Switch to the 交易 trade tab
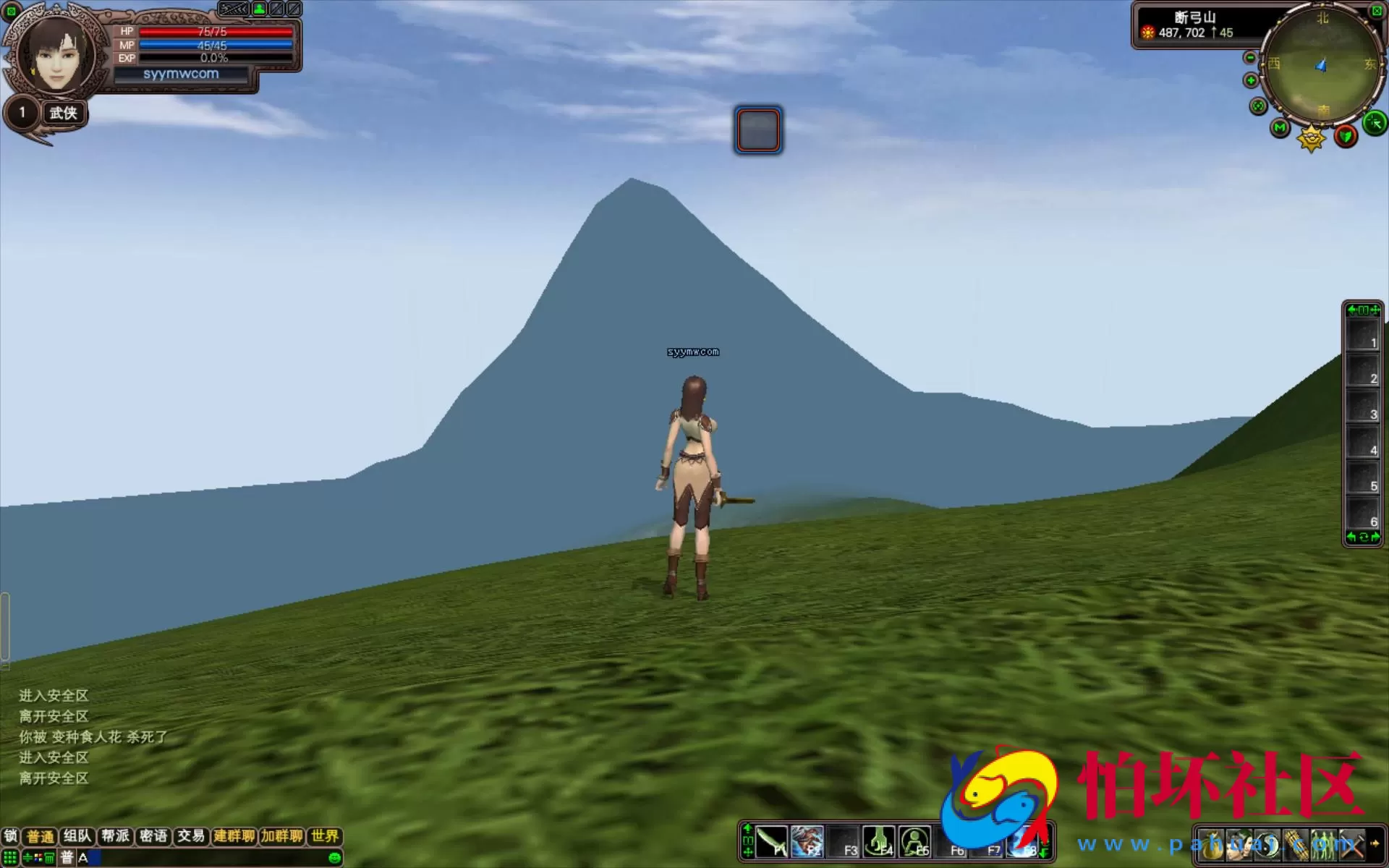1389x868 pixels. coord(191,836)
